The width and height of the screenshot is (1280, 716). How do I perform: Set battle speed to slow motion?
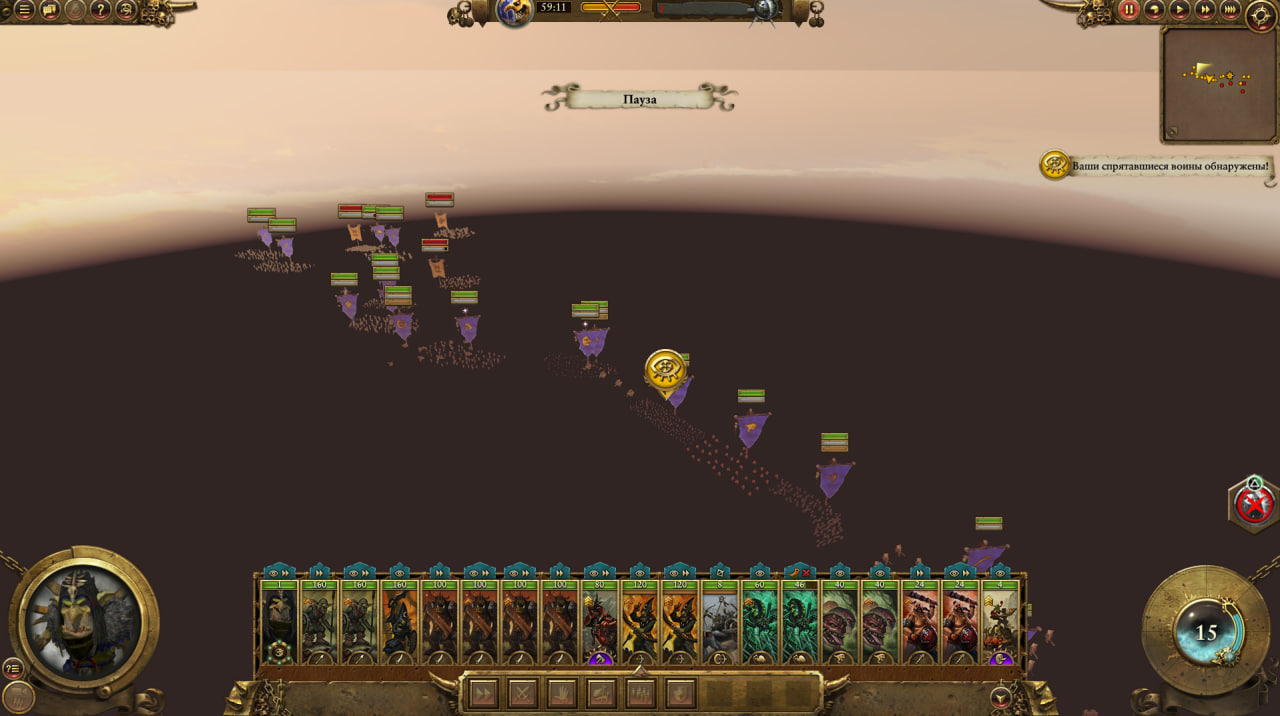[x=1155, y=10]
